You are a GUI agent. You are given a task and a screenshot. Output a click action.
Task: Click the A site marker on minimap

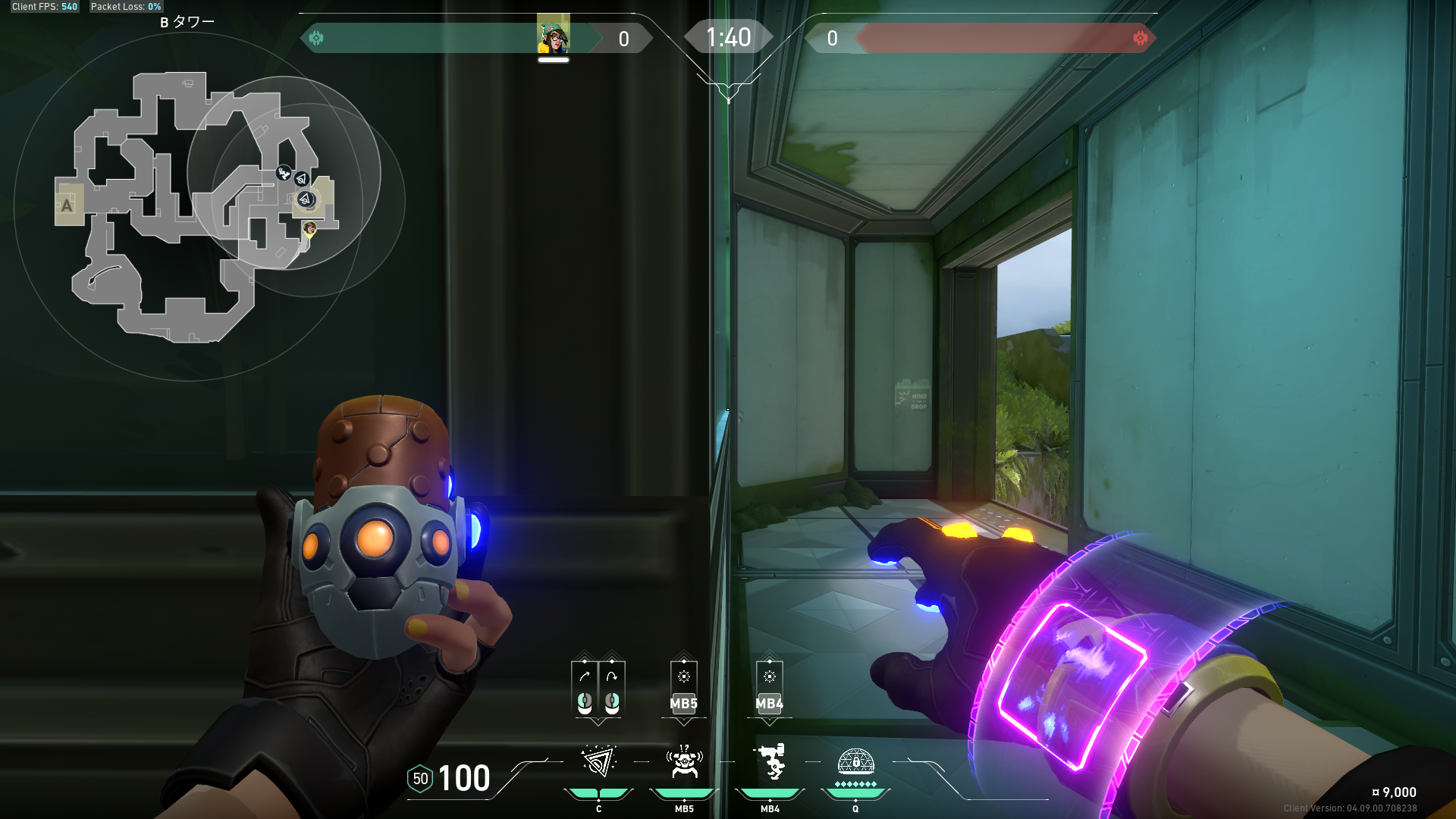tap(67, 206)
